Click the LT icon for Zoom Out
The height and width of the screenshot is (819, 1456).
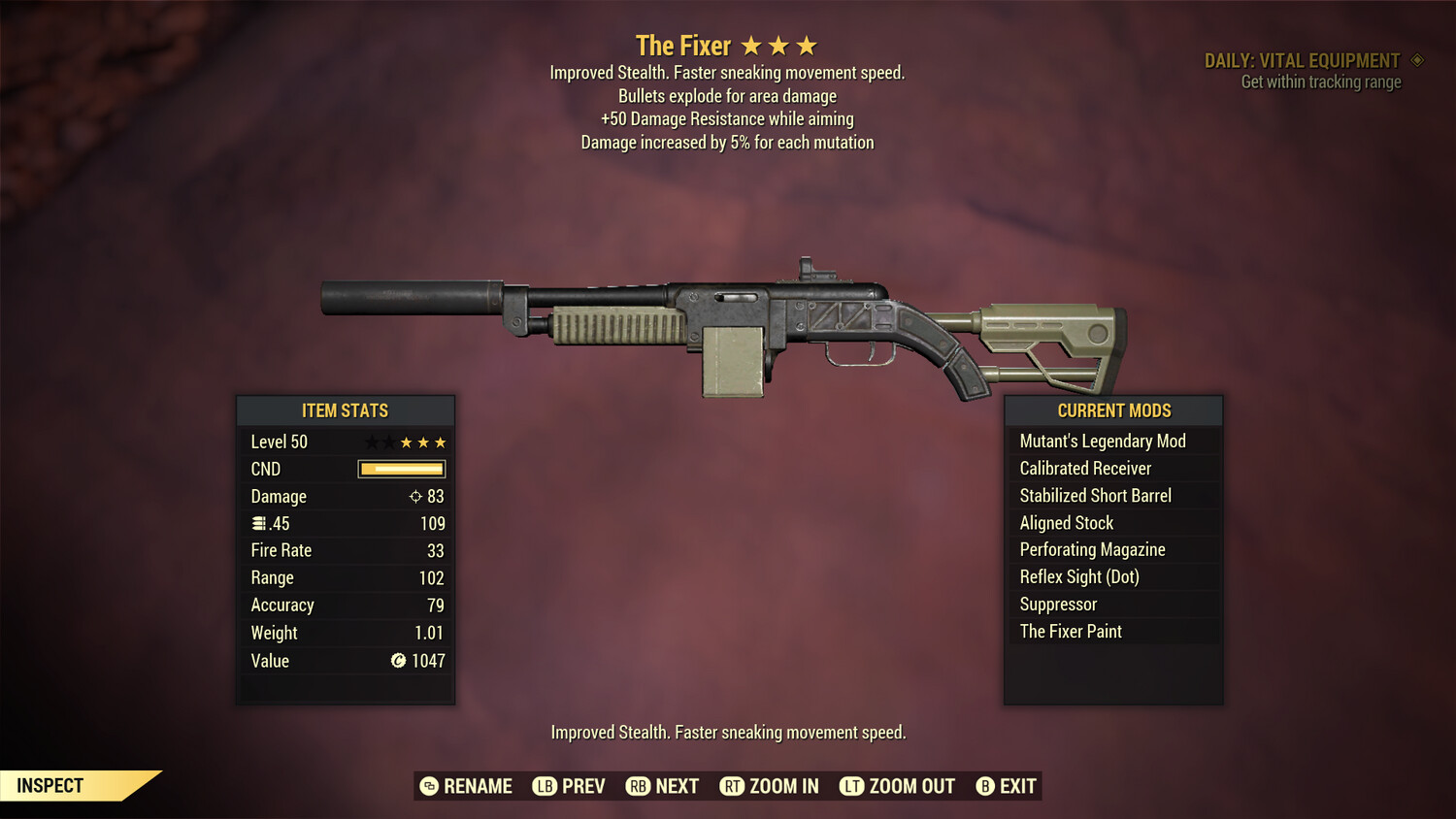click(x=851, y=786)
